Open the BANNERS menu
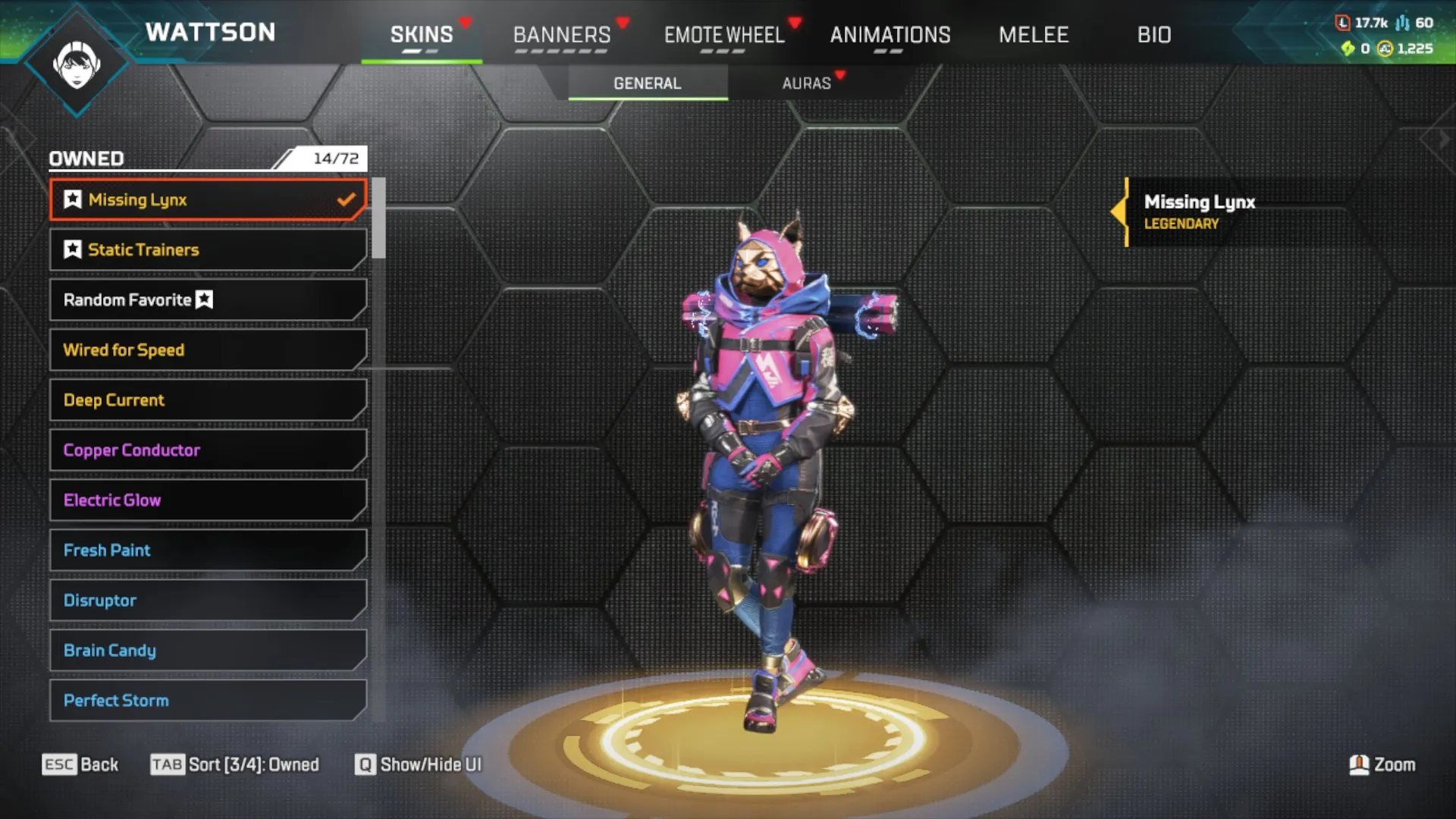The width and height of the screenshot is (1456, 819). (562, 35)
